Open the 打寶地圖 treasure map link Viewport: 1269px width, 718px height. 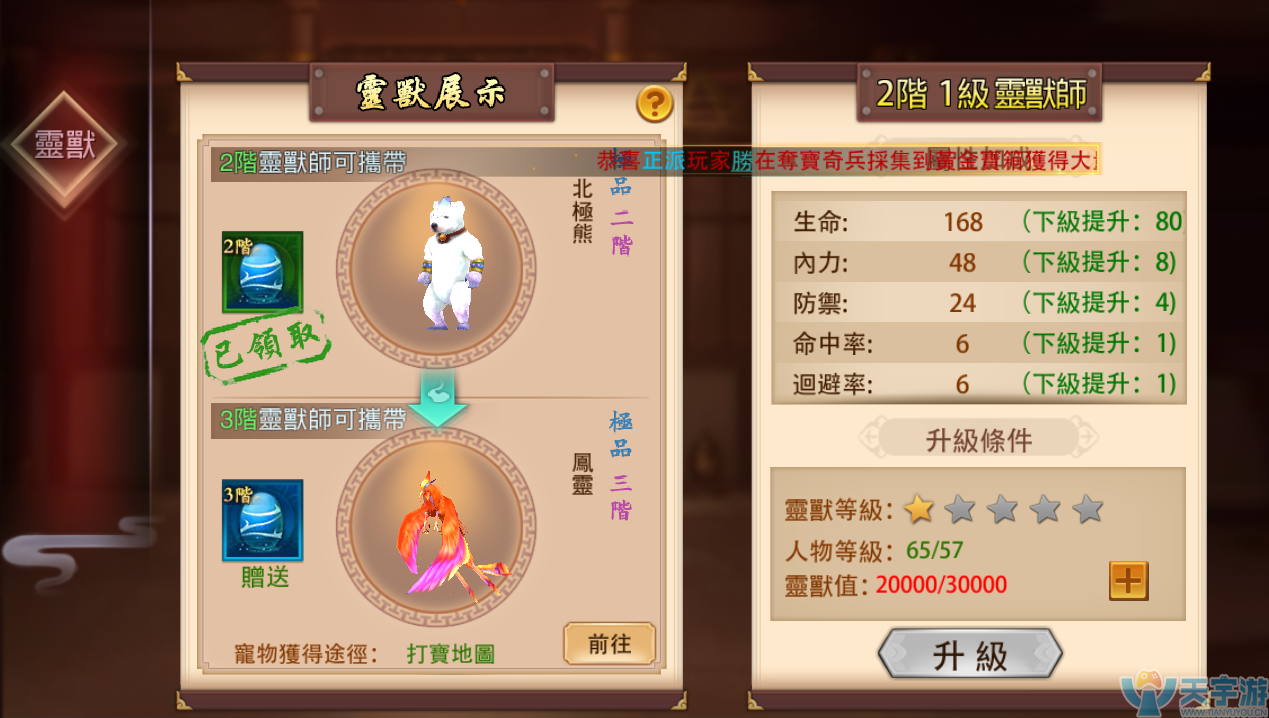point(450,654)
